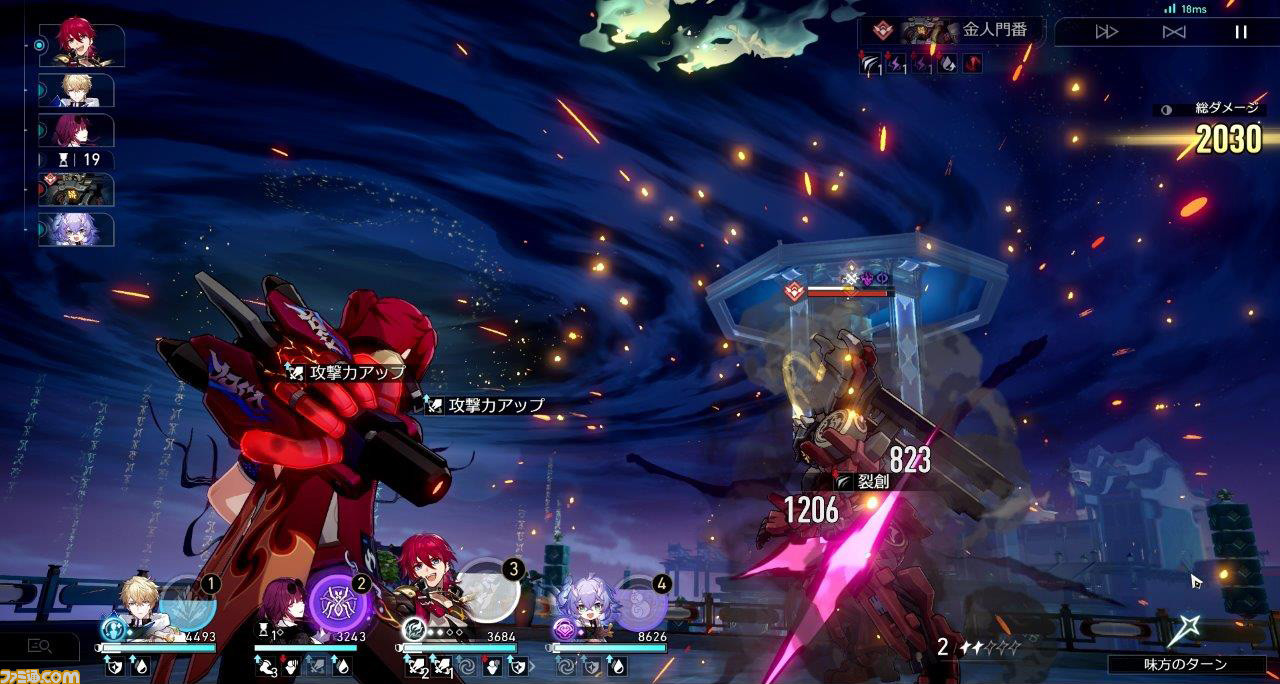Viewport: 1280px width, 684px height.
Task: Activate the red-haired character's ultimate numbered 3
Action: point(490,592)
